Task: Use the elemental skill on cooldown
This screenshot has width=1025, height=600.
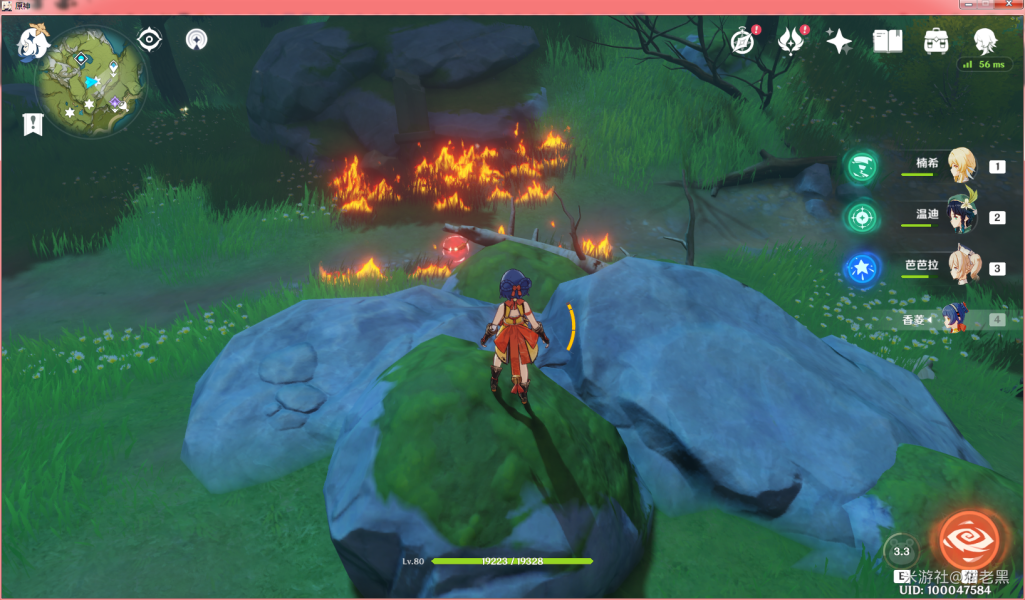Action: [902, 551]
